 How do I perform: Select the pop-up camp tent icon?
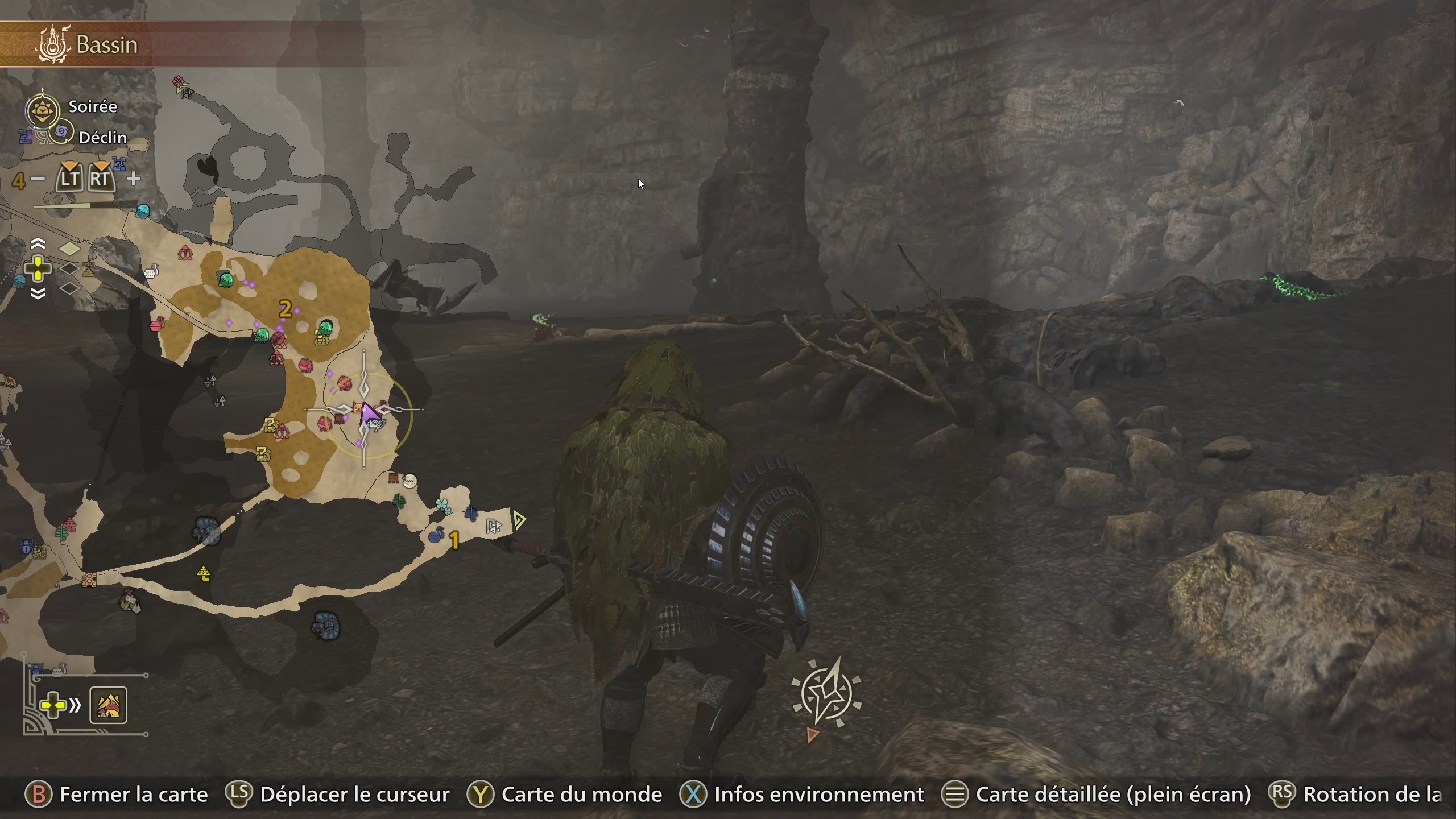click(110, 705)
